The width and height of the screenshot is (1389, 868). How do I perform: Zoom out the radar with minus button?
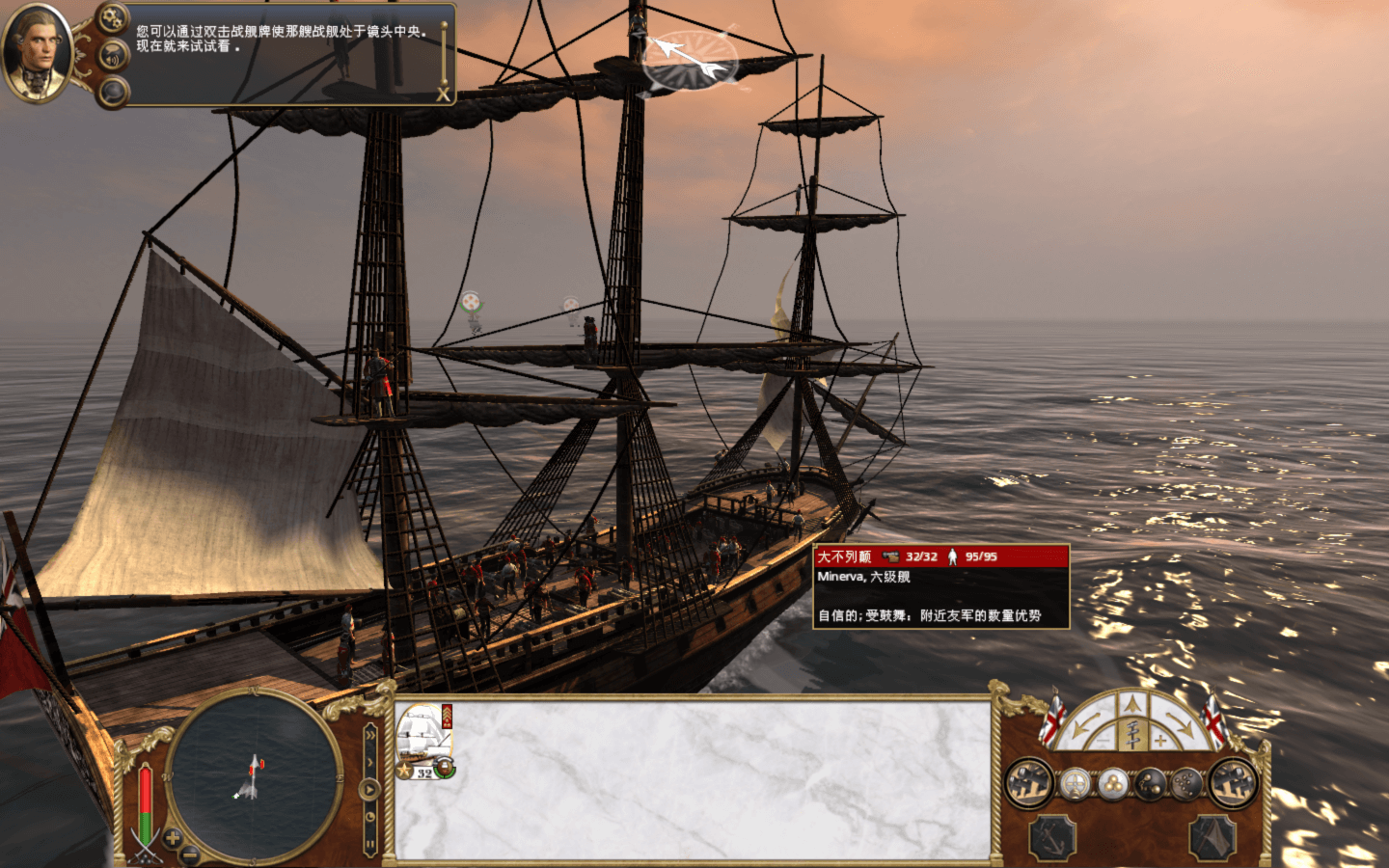coord(191,854)
